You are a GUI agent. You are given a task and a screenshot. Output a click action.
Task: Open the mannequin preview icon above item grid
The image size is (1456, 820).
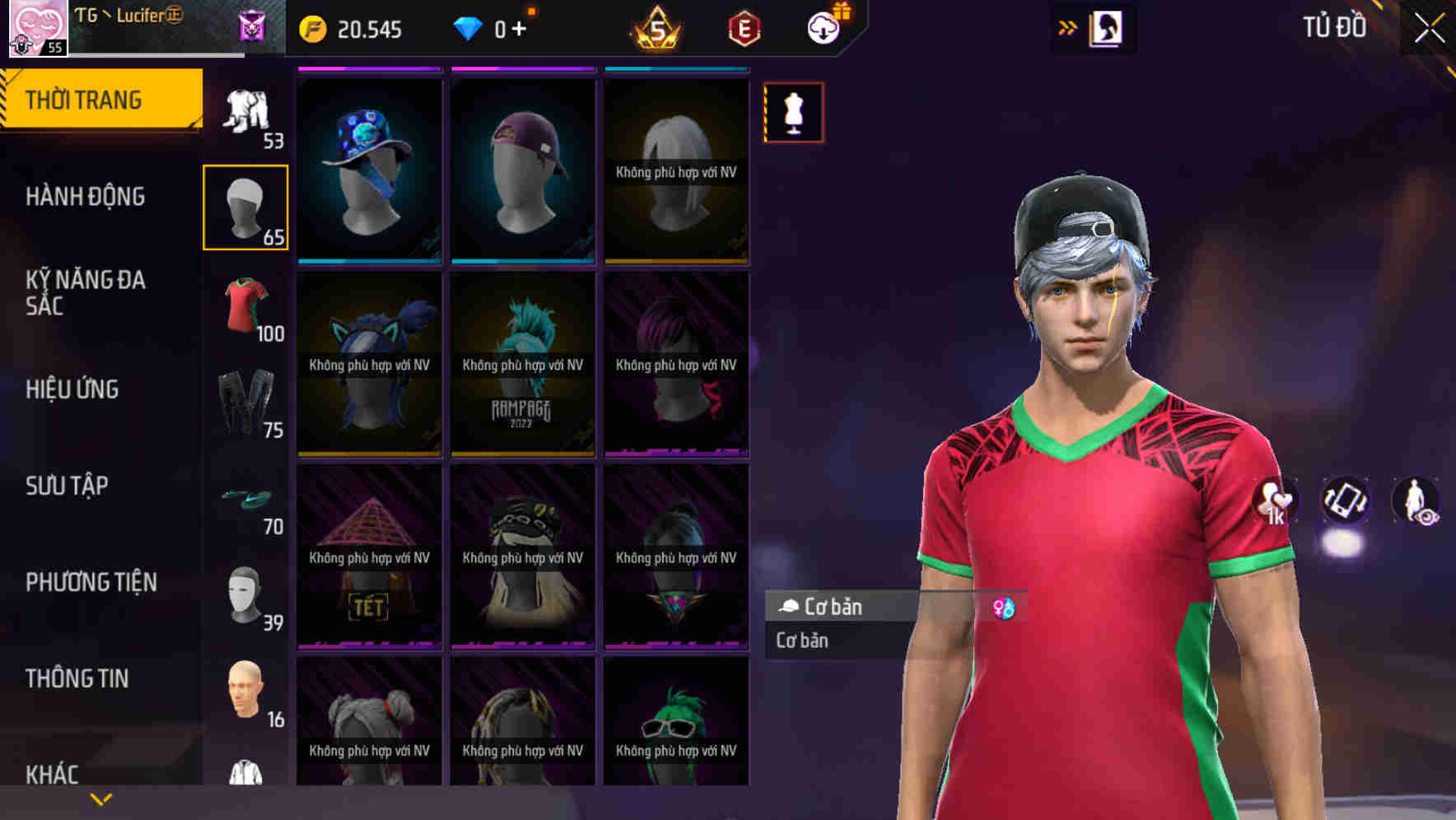(793, 113)
